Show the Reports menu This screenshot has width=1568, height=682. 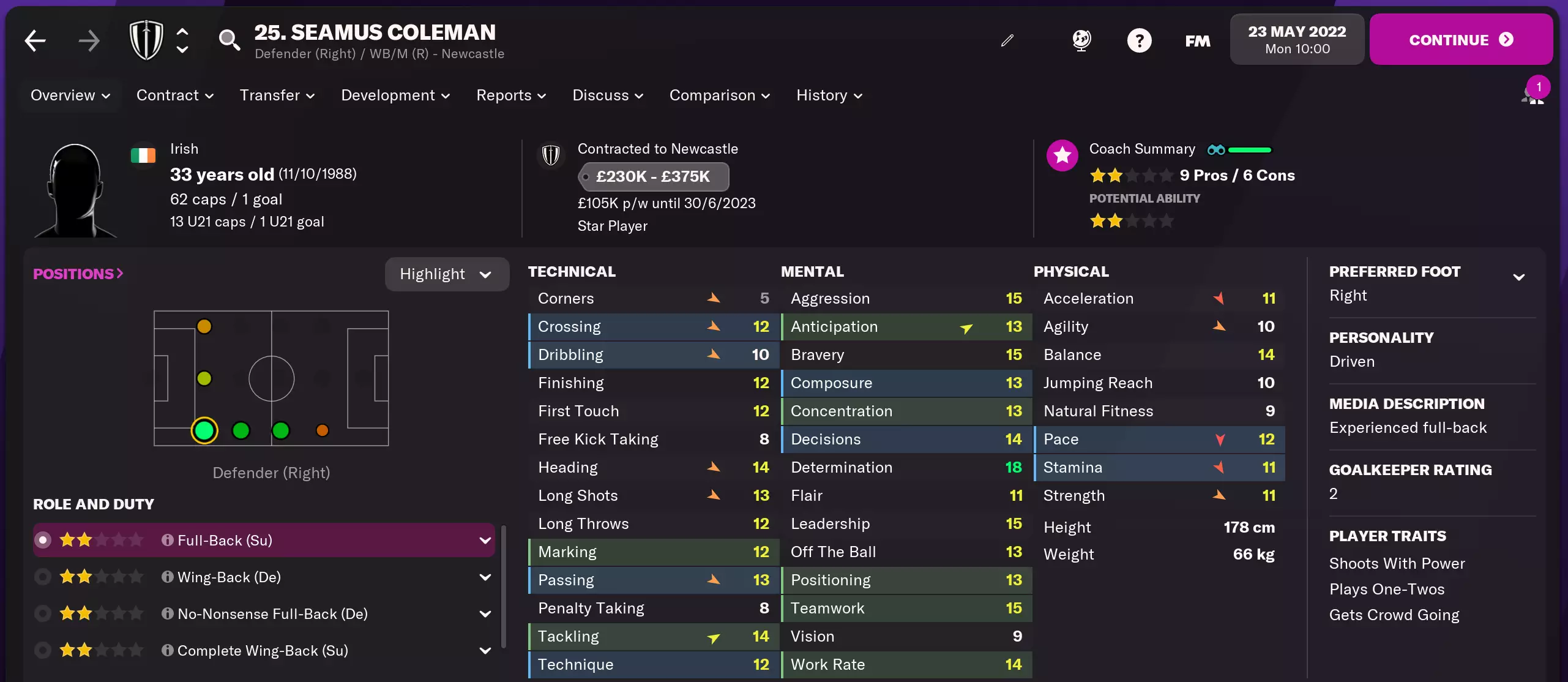tap(511, 96)
